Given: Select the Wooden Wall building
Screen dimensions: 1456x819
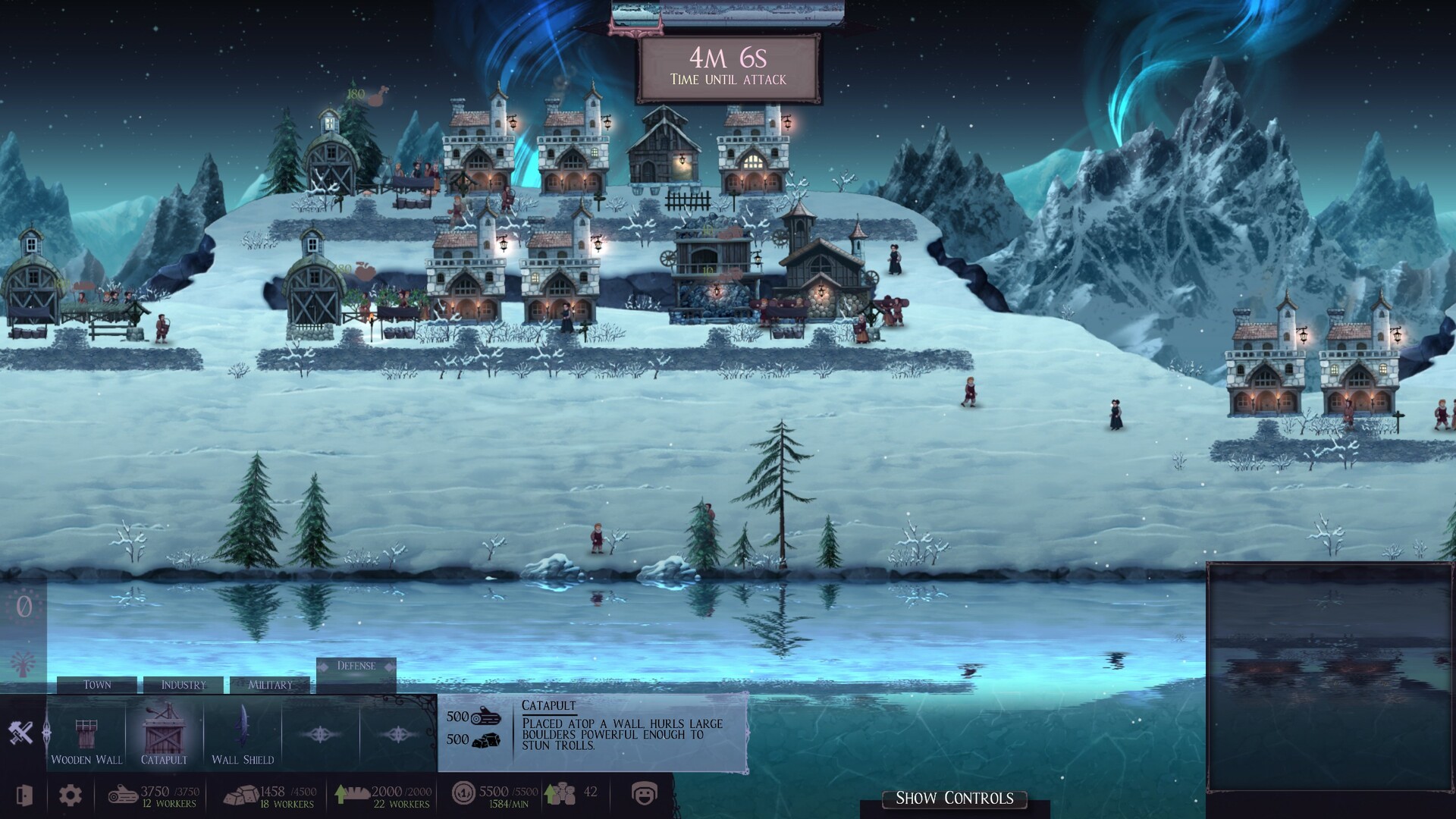Looking at the screenshot, I should [86, 741].
